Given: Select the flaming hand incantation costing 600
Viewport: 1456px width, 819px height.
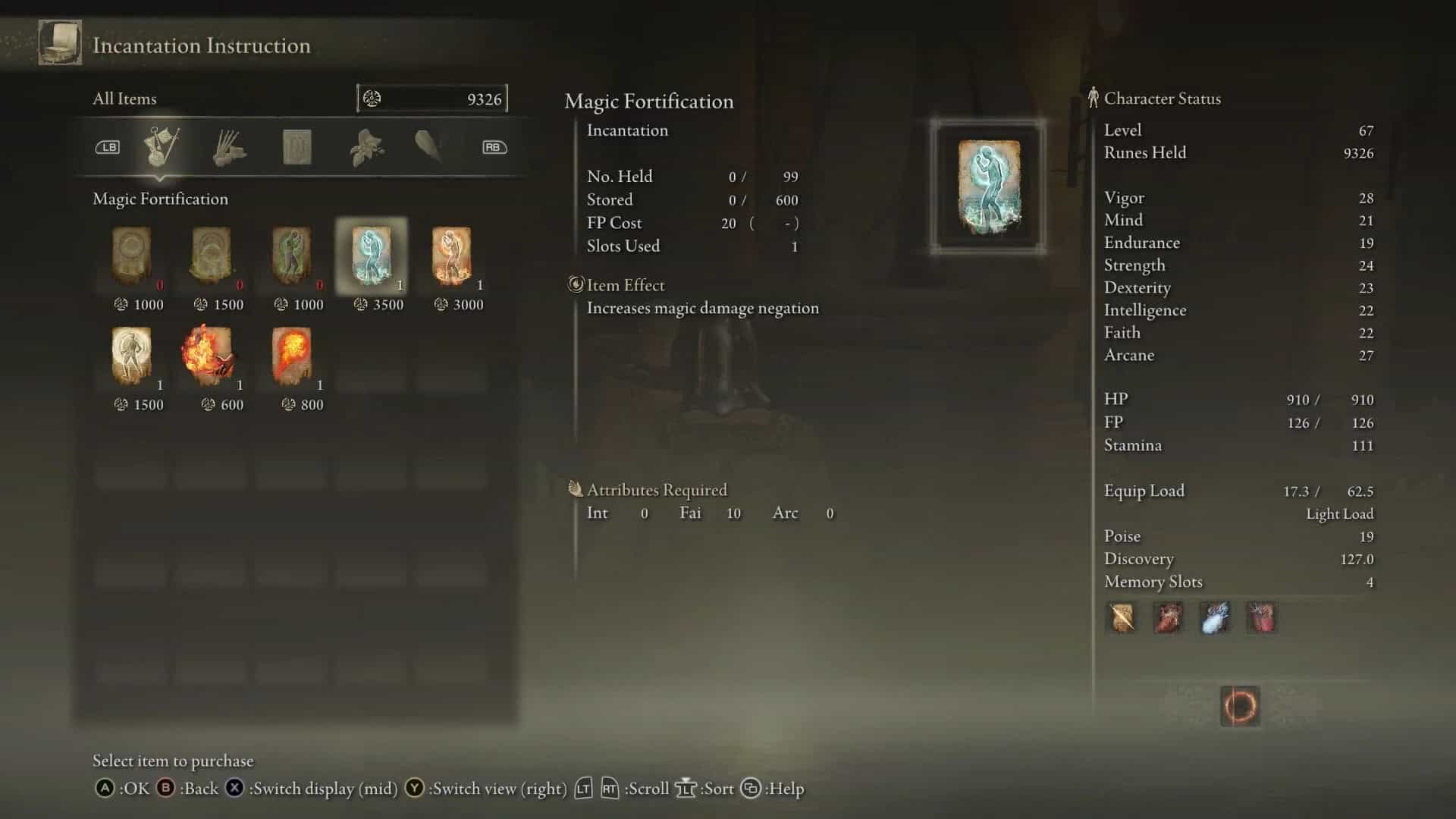Looking at the screenshot, I should point(211,356).
